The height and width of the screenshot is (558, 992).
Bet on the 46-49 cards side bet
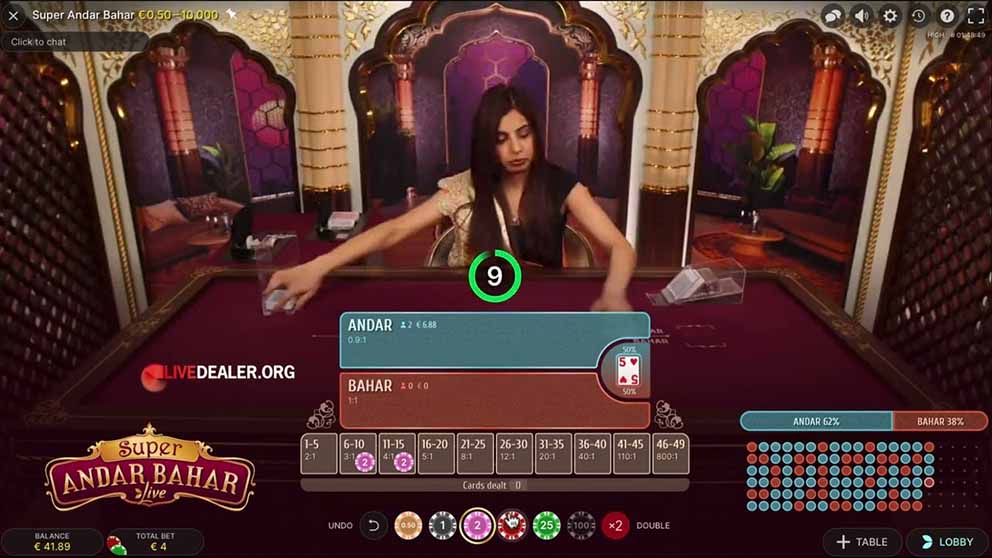click(x=670, y=453)
